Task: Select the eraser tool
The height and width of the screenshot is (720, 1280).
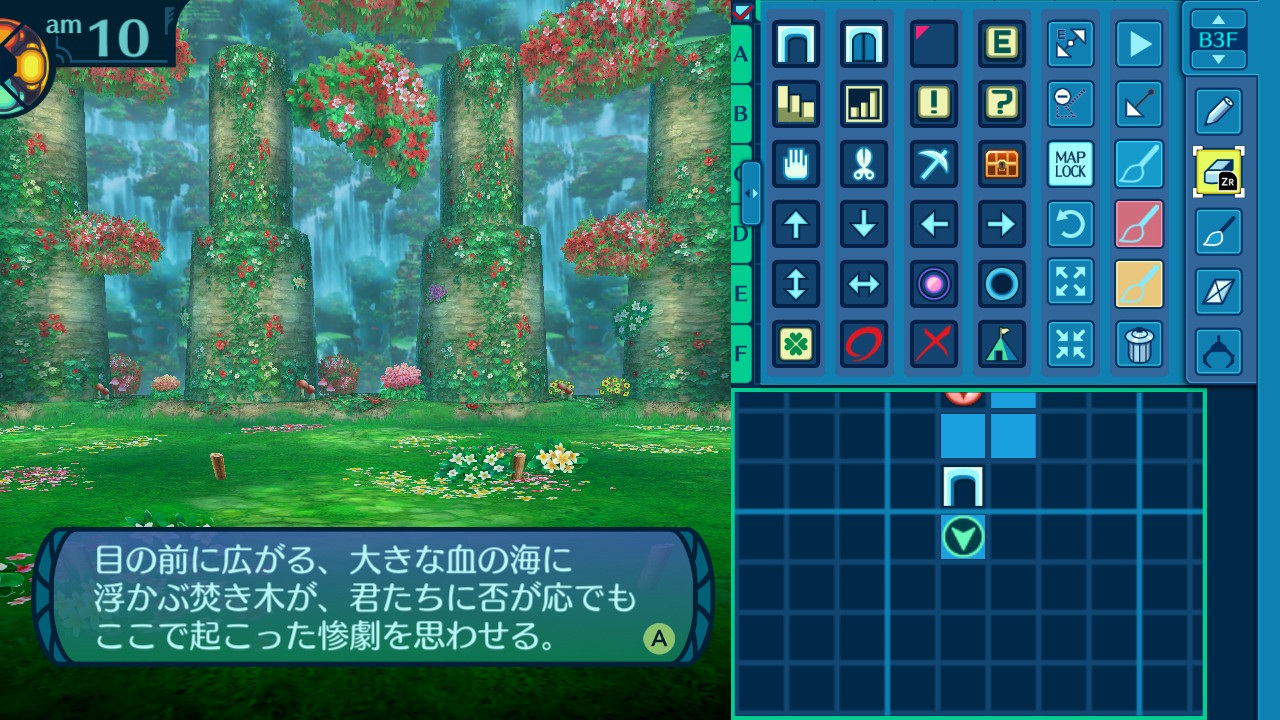Action: tap(1218, 172)
